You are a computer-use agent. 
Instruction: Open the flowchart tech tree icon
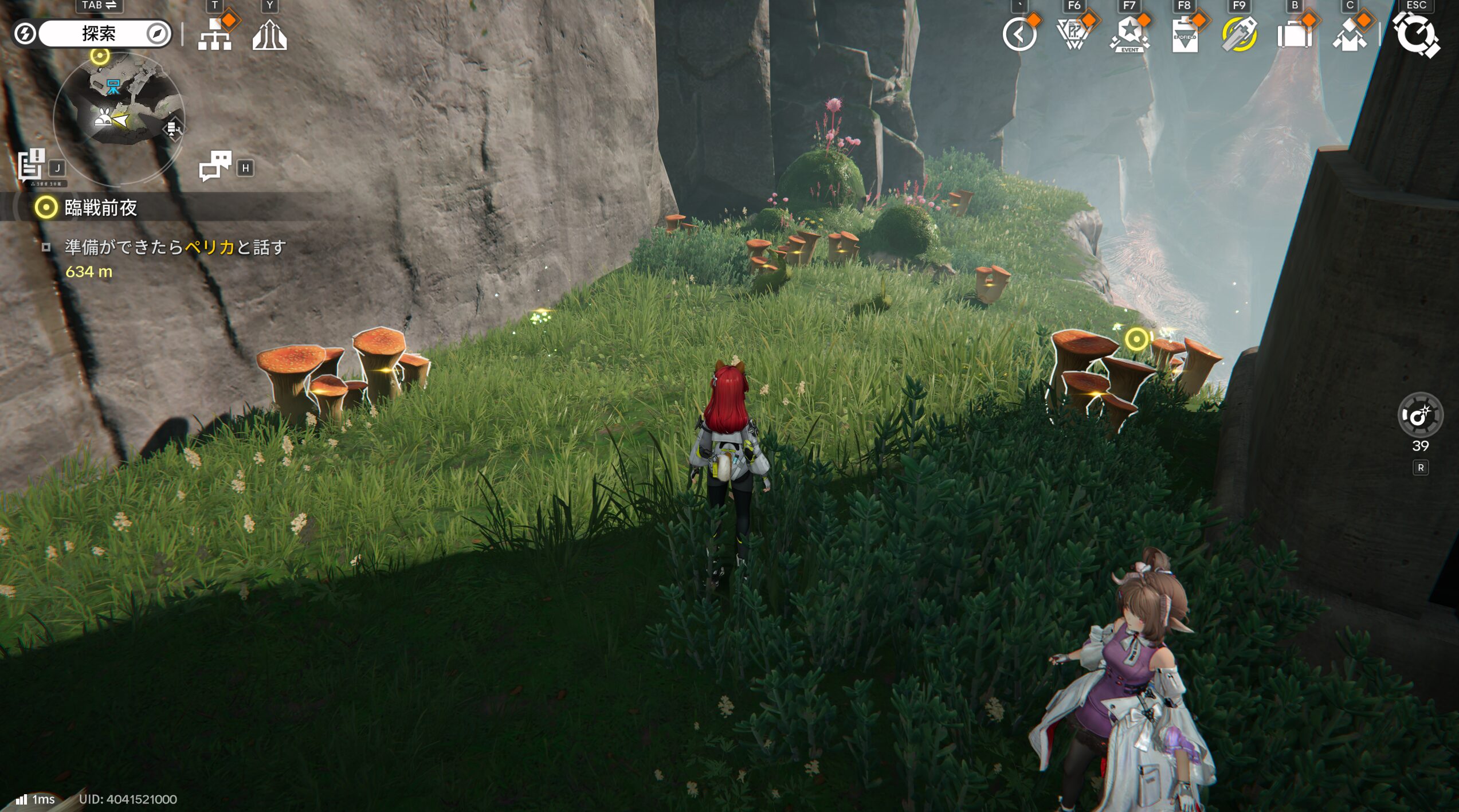point(215,34)
